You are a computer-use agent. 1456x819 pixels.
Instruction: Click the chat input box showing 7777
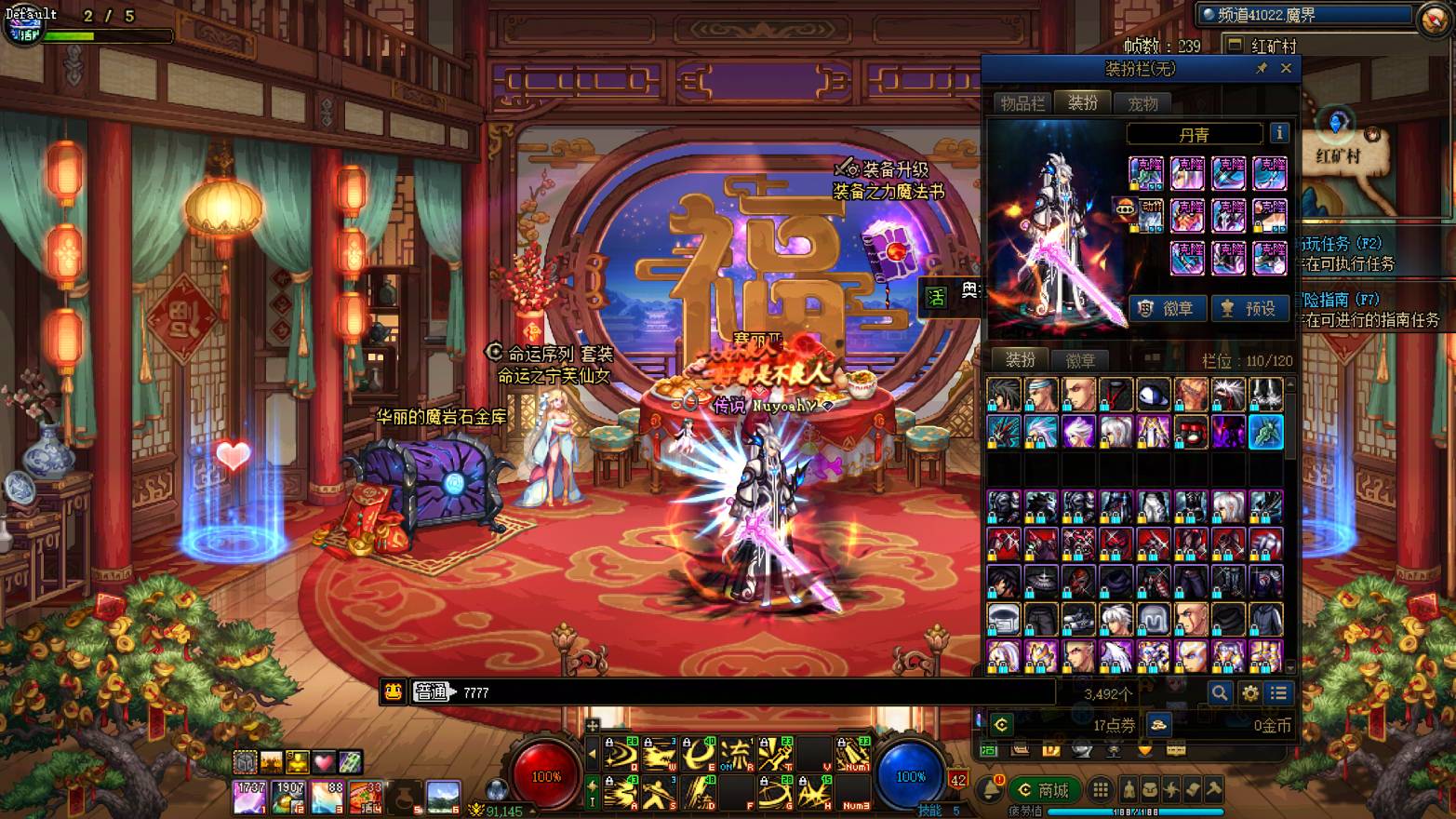pyautogui.click(x=744, y=692)
